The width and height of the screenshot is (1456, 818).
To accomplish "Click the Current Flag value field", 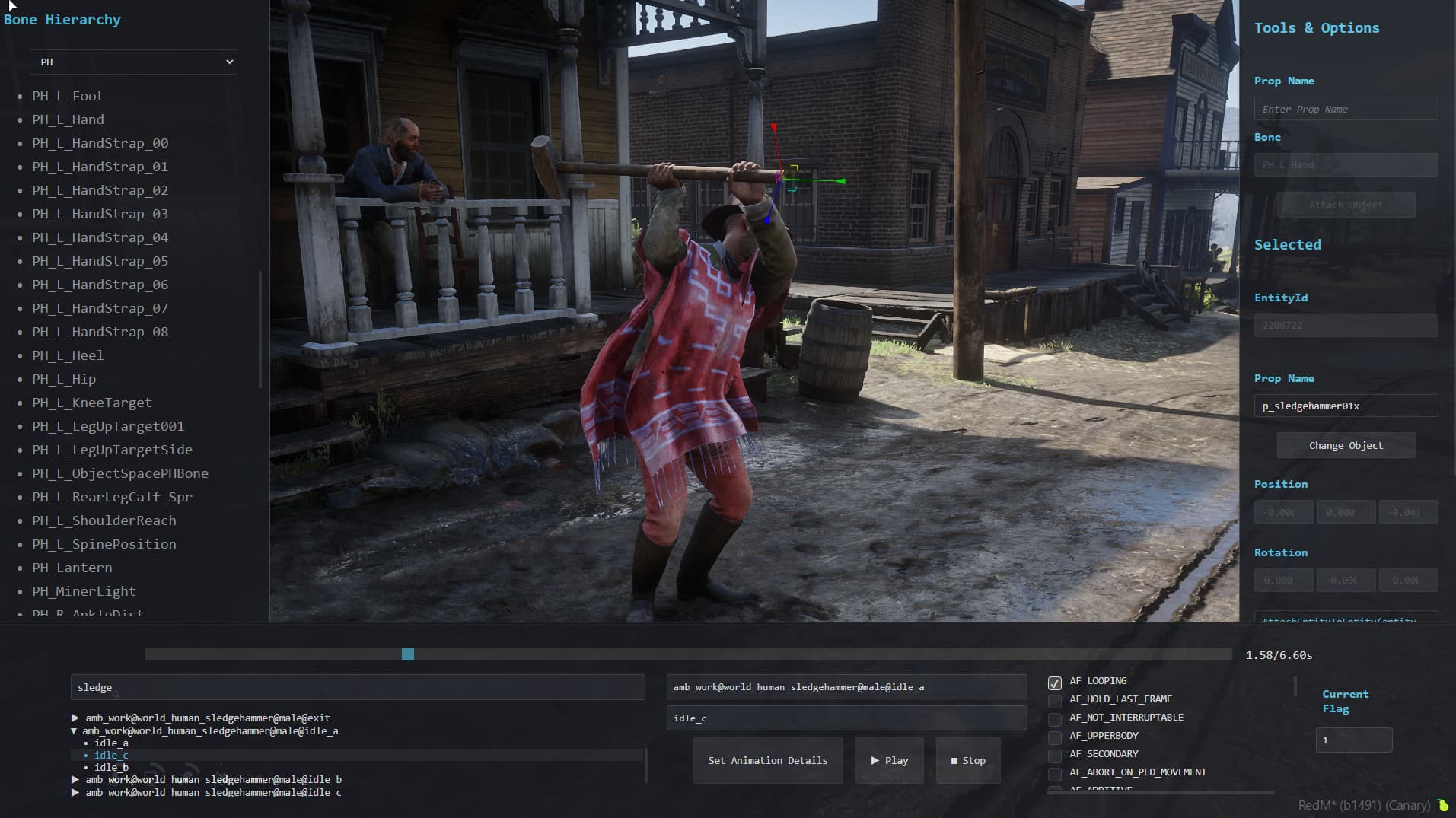I will (1353, 740).
